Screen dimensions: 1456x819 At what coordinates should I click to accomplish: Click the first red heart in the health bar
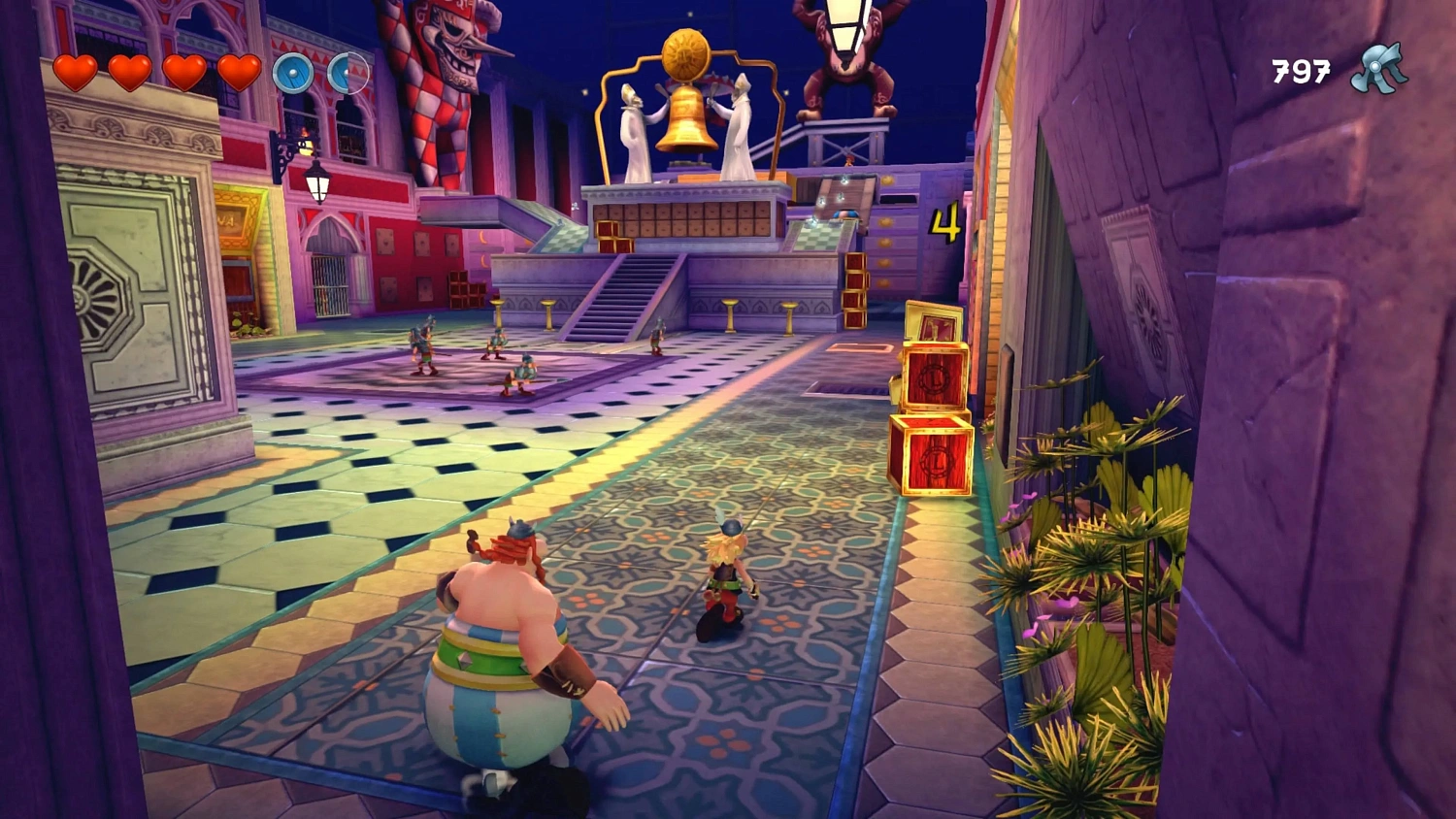[x=78, y=73]
